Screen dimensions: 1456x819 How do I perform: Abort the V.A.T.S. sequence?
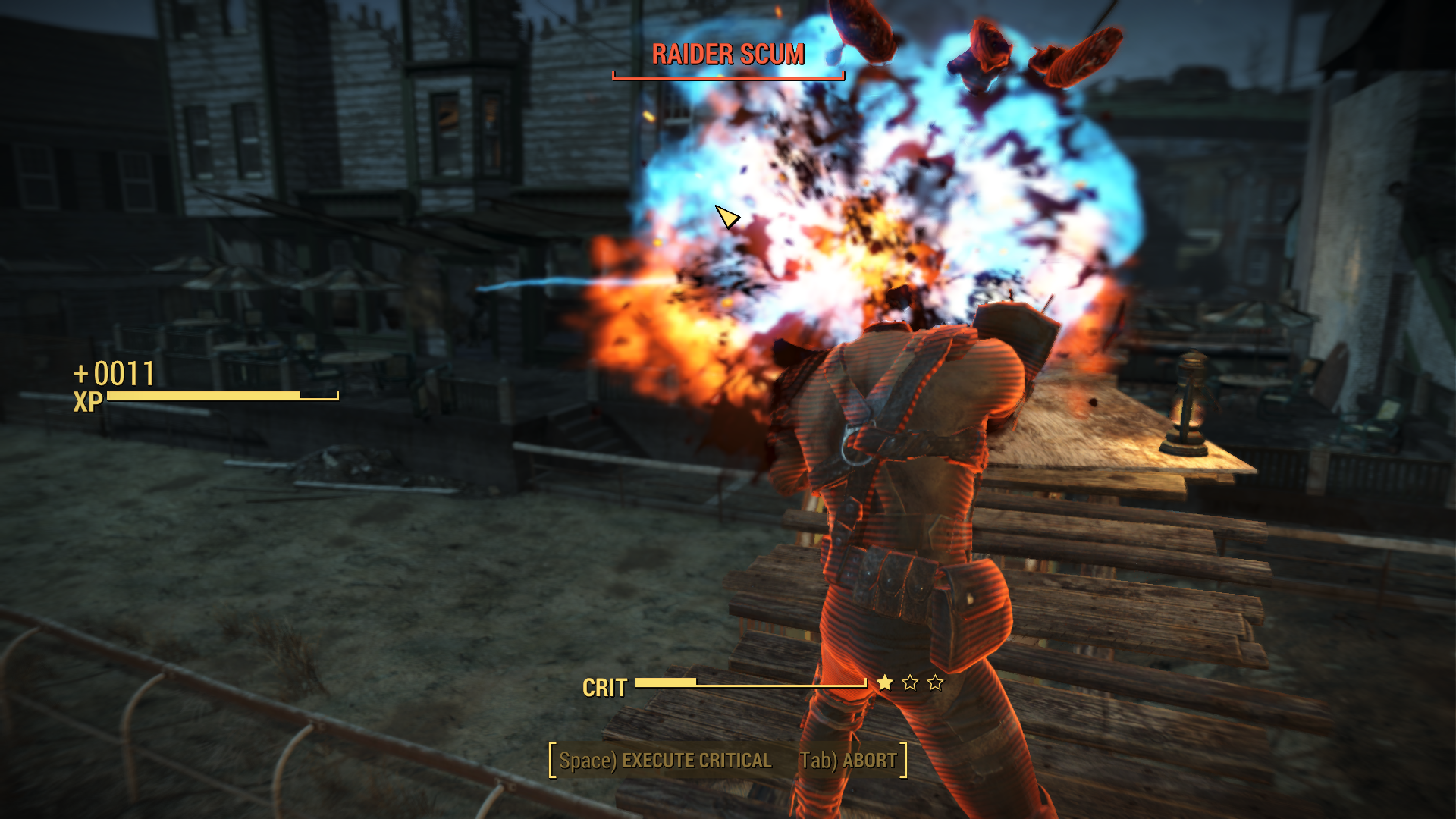[849, 761]
